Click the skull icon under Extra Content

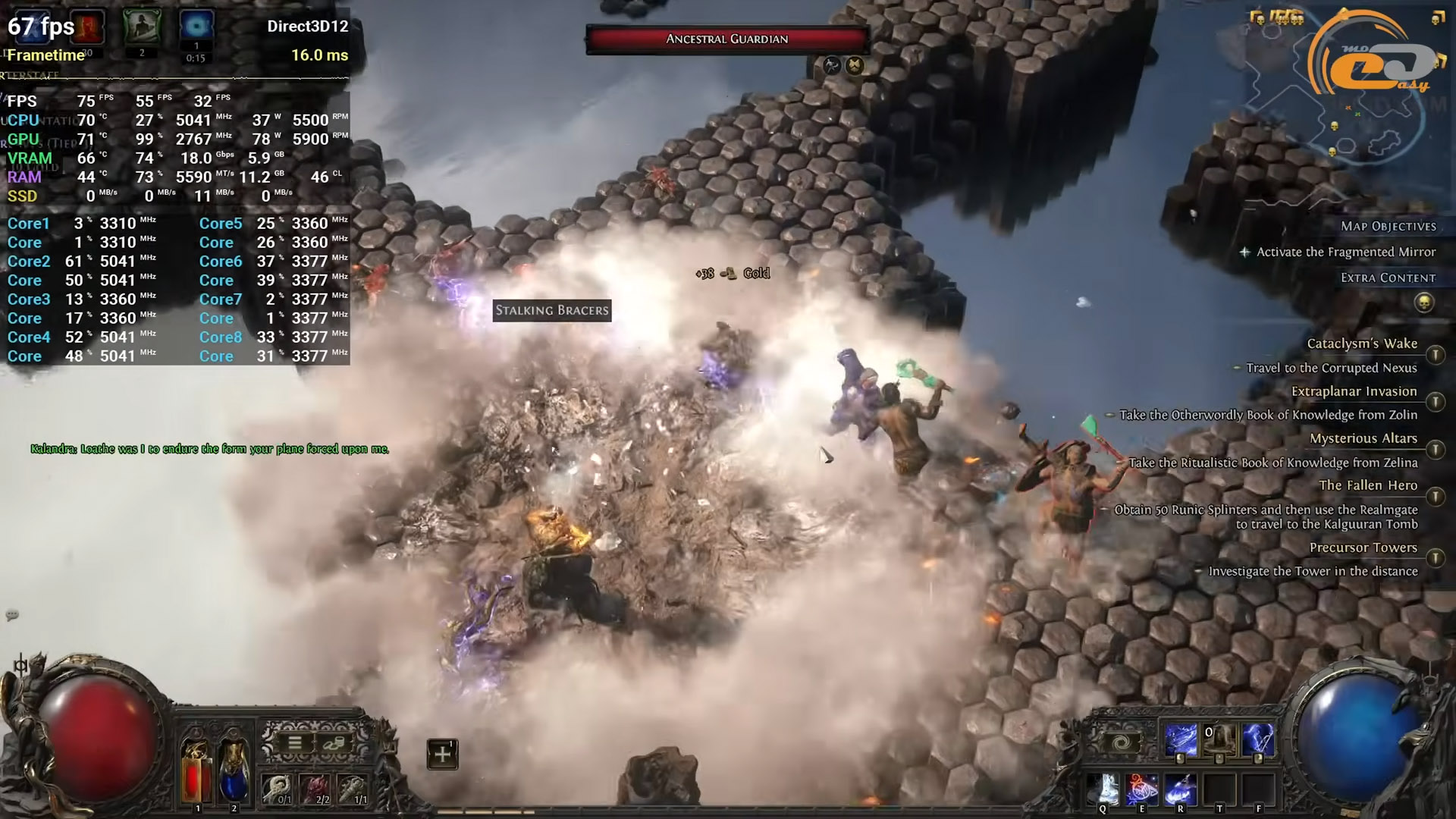[x=1424, y=303]
